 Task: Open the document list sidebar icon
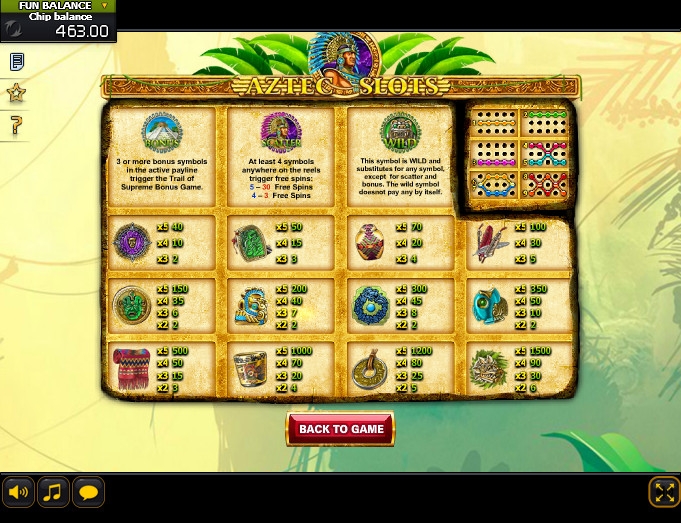tap(16, 62)
